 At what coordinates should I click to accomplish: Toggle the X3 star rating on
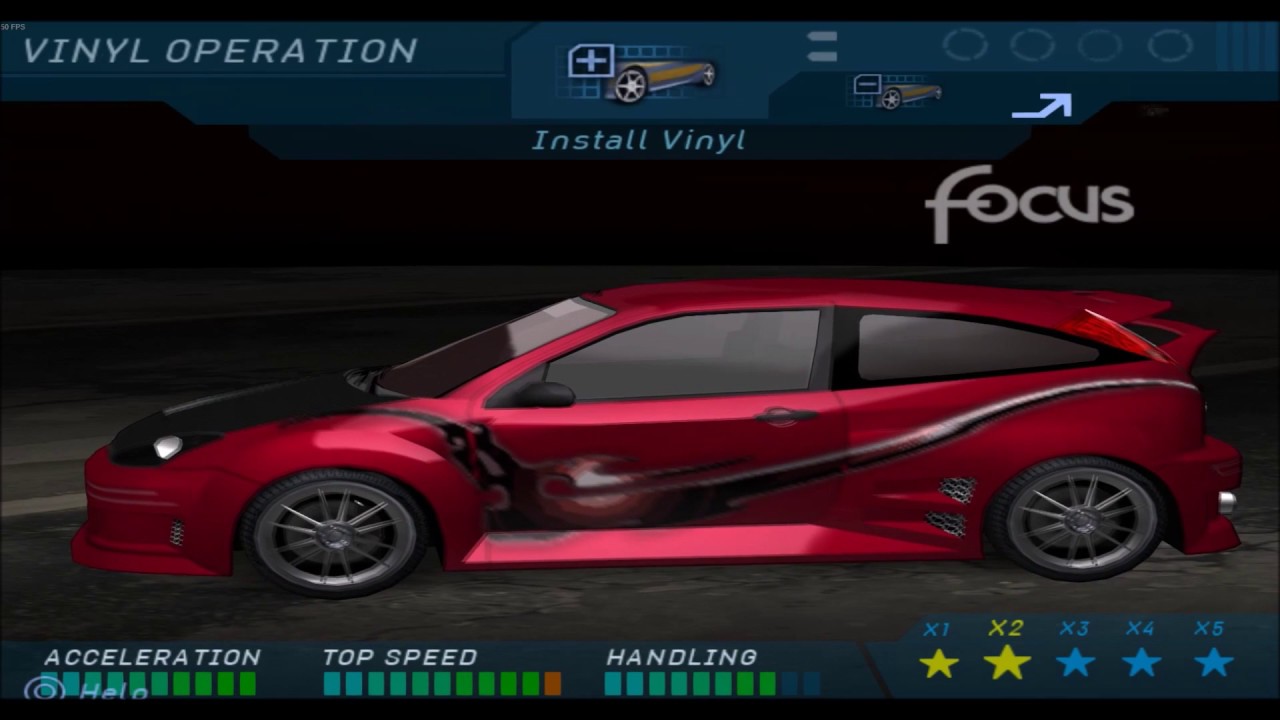[x=1076, y=662]
